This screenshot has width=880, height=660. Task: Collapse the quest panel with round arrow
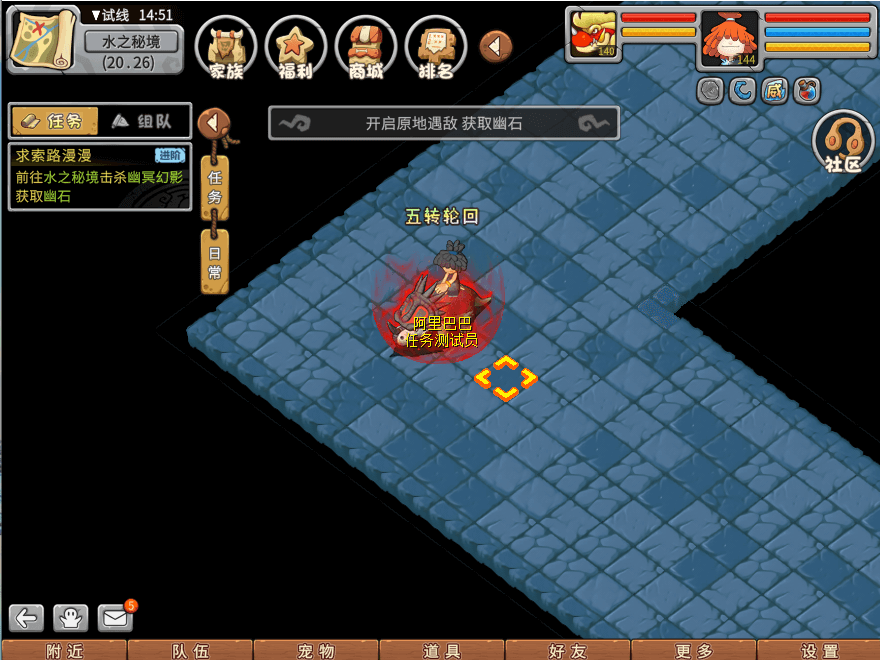coord(213,123)
